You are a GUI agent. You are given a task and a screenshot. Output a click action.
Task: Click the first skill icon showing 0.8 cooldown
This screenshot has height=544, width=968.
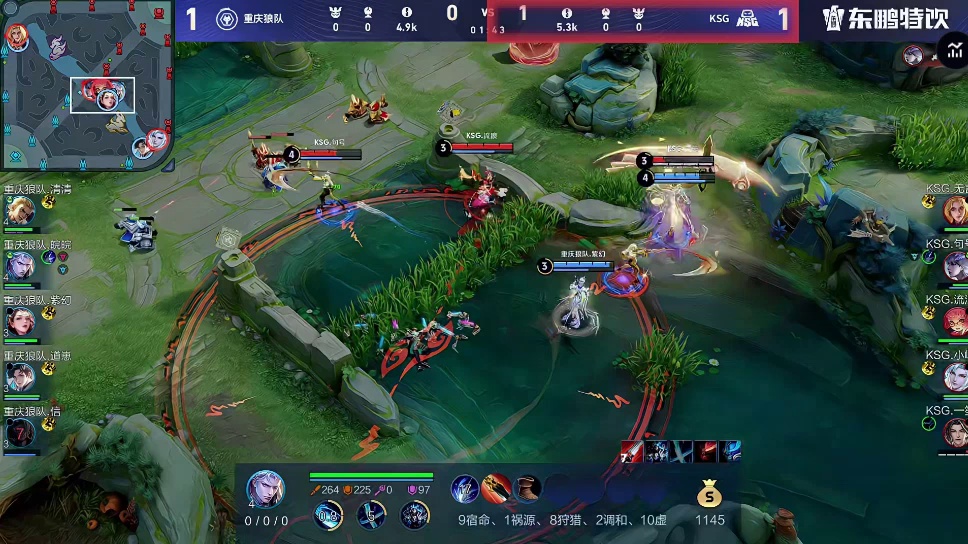pyautogui.click(x=327, y=515)
